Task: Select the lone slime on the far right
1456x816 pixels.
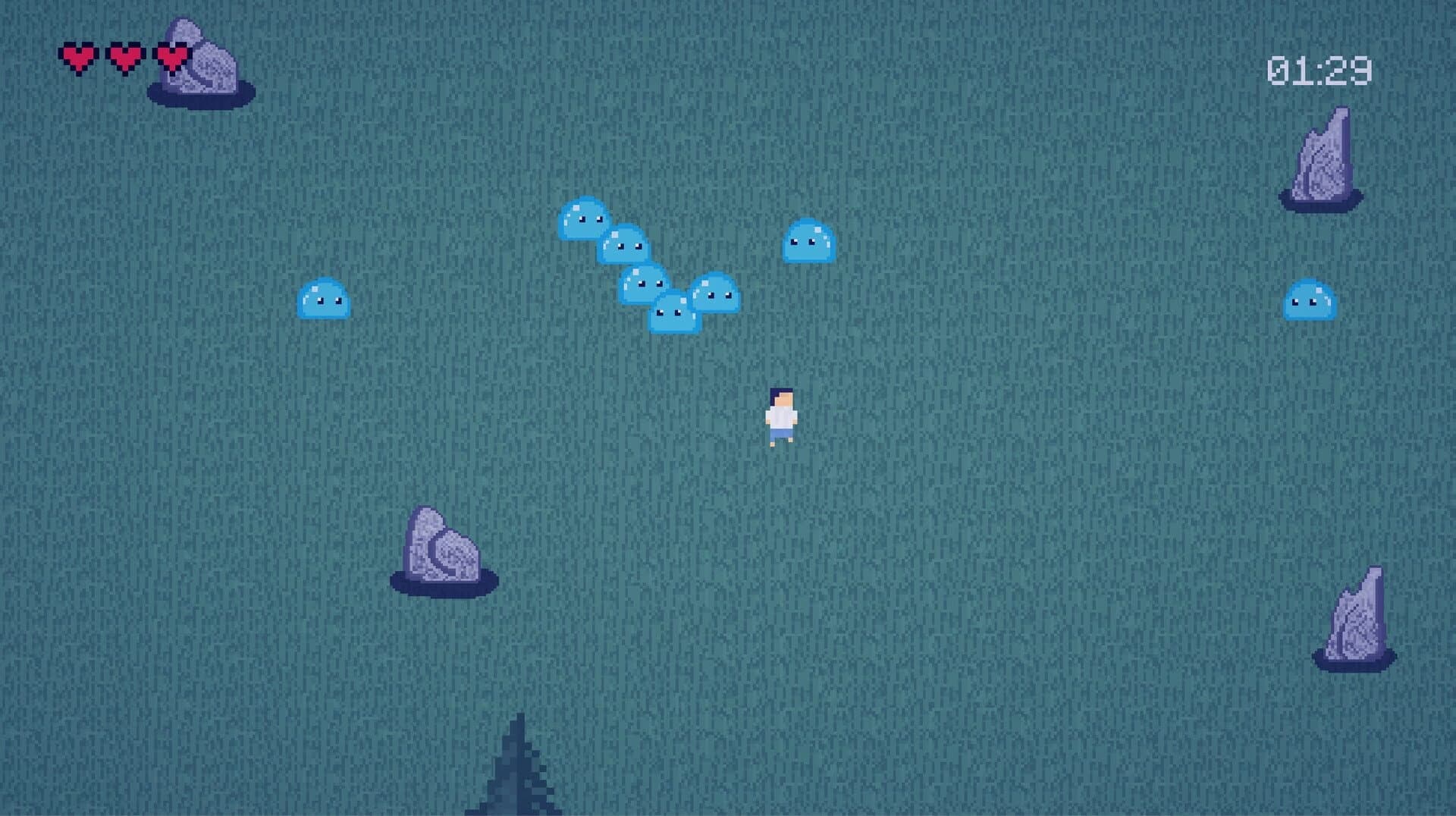Action: click(x=1311, y=301)
